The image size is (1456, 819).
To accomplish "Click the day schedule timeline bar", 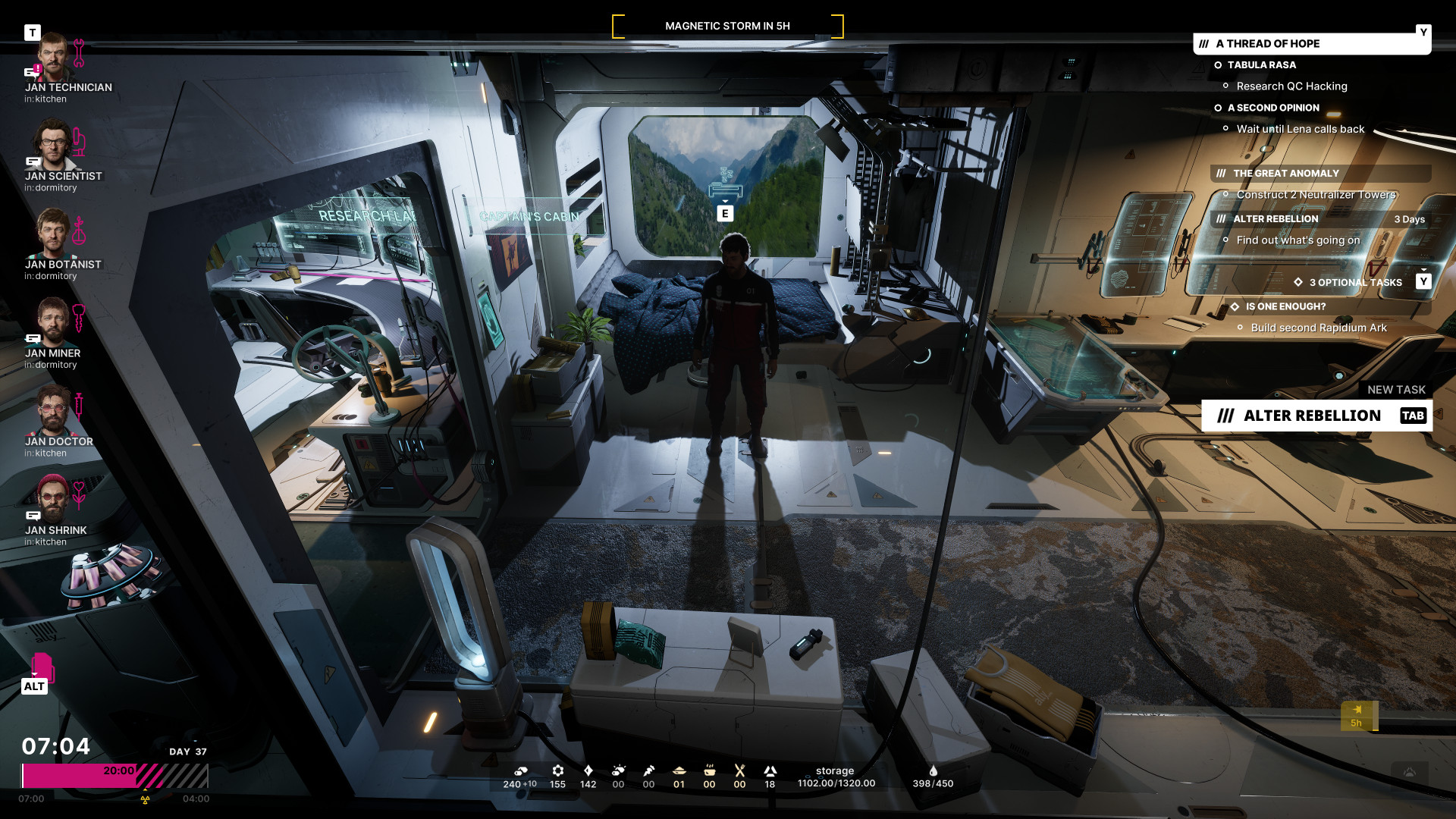I will (x=114, y=776).
